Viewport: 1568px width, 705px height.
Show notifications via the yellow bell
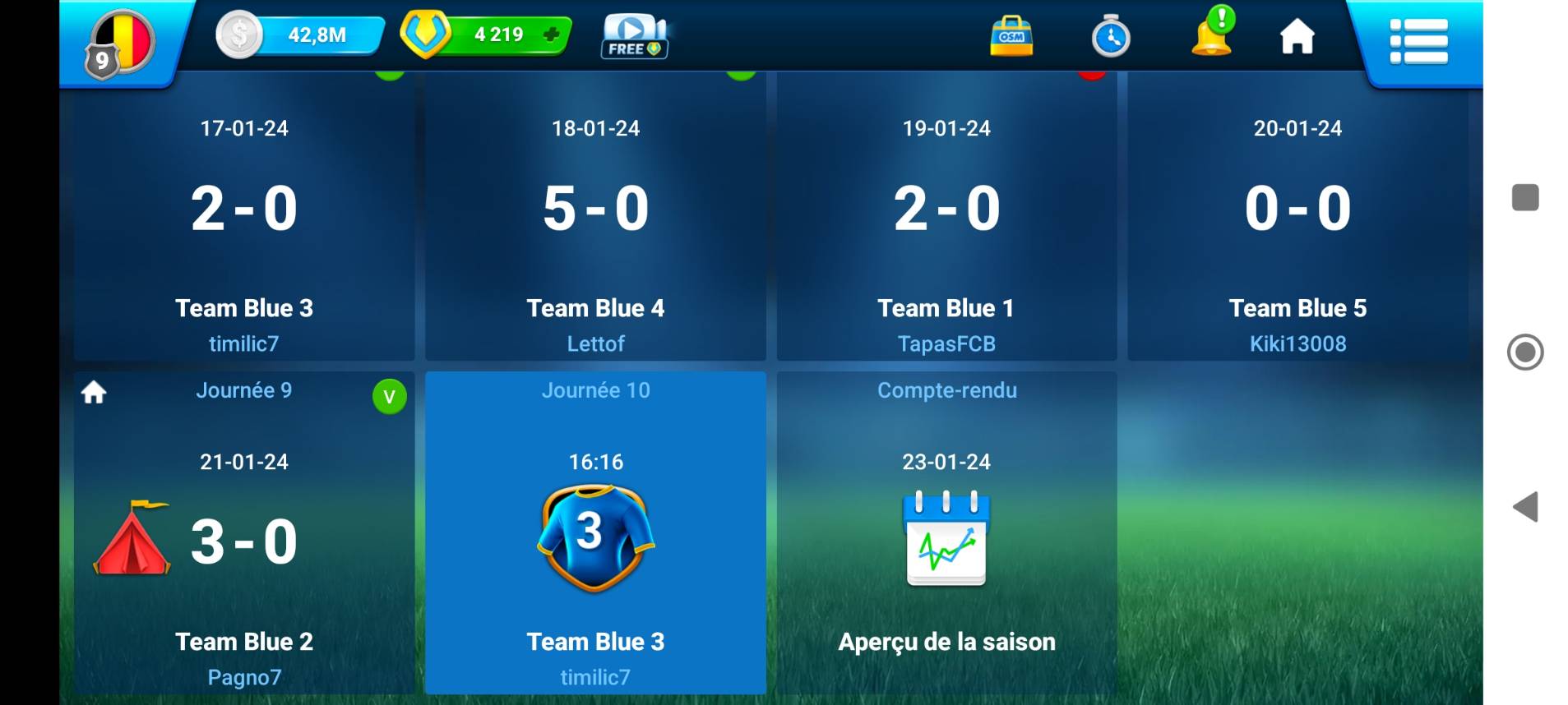click(x=1213, y=34)
